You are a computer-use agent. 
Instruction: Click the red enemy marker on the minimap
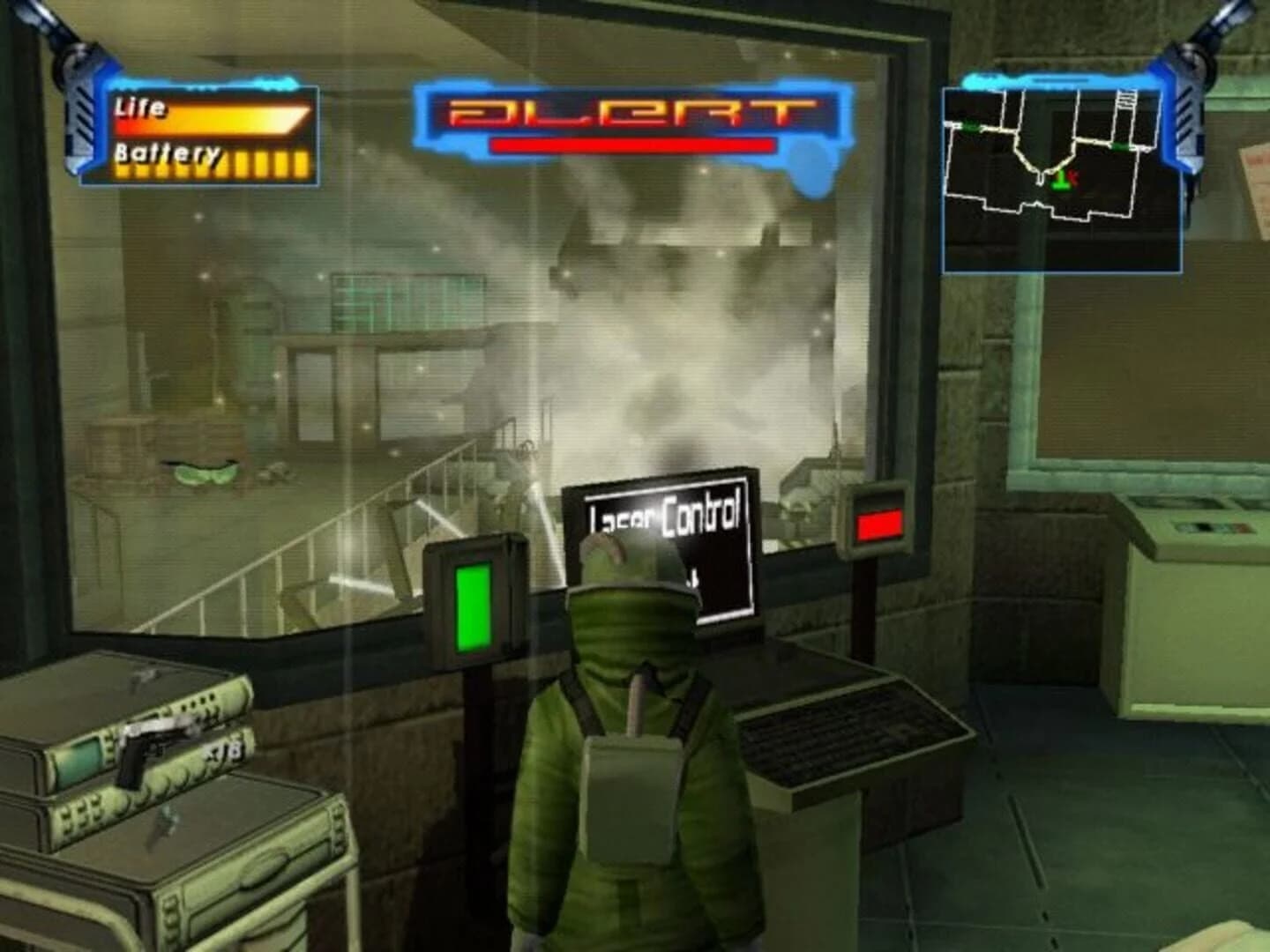(1074, 175)
